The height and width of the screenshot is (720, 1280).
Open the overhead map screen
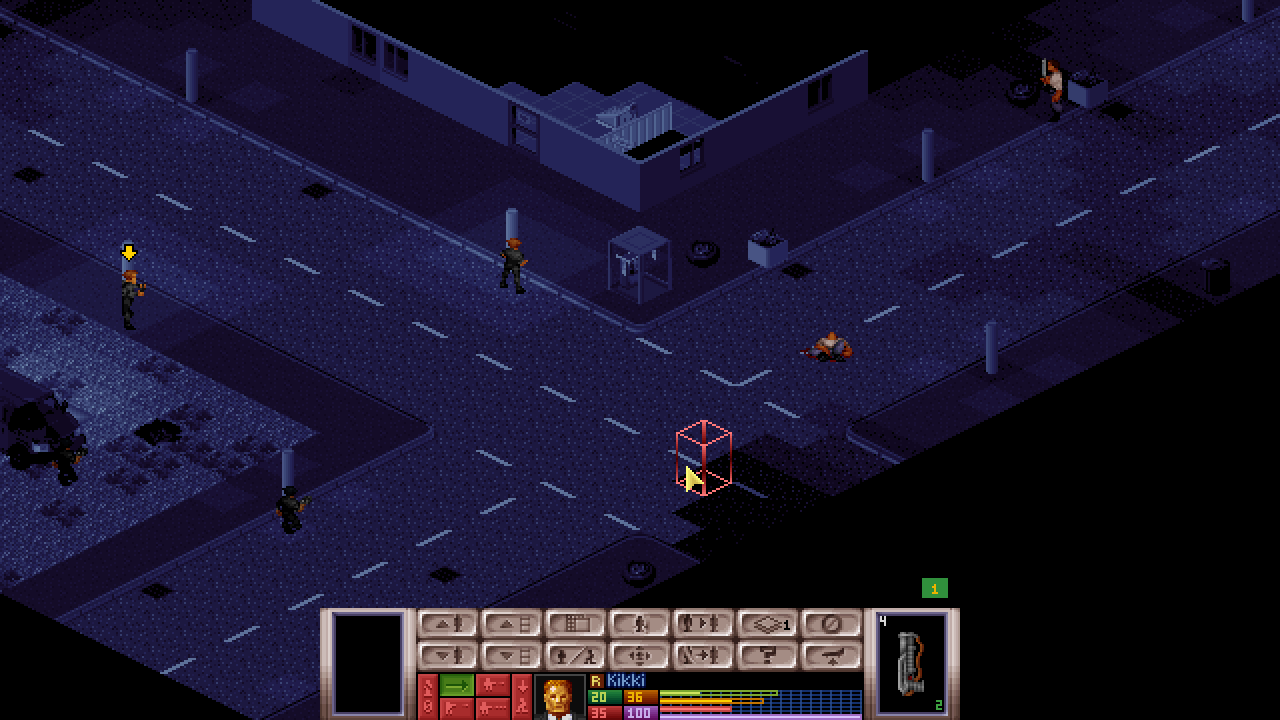point(575,624)
